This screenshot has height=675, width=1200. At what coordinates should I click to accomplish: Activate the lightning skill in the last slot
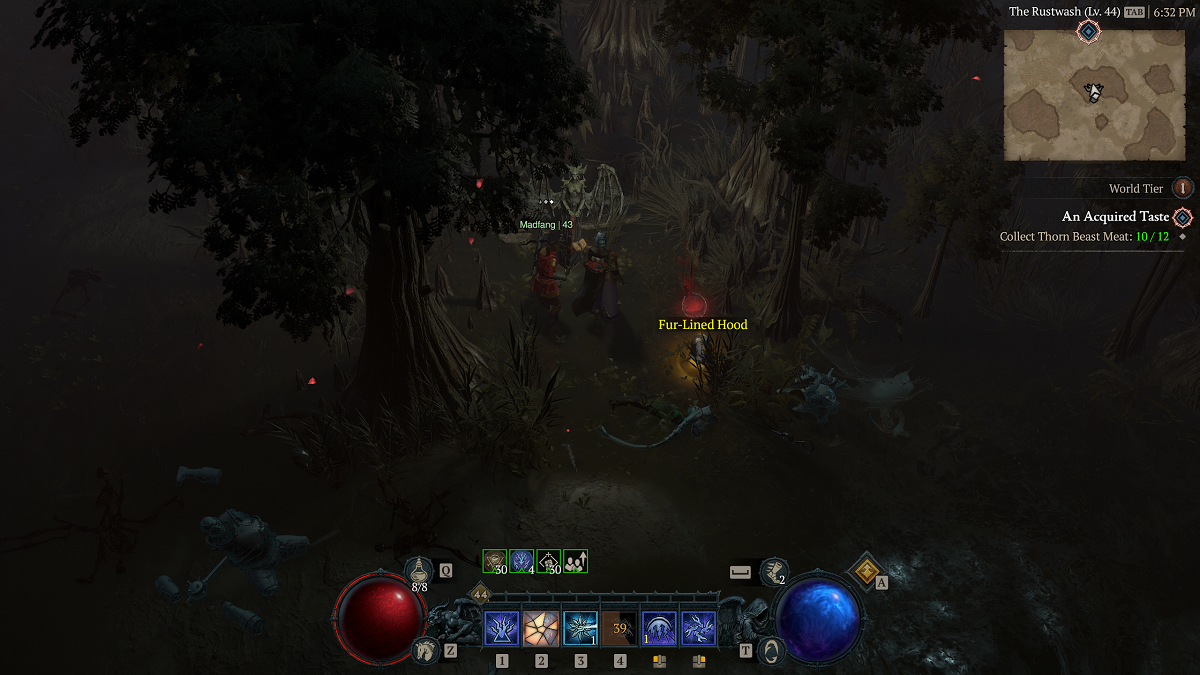tap(698, 628)
